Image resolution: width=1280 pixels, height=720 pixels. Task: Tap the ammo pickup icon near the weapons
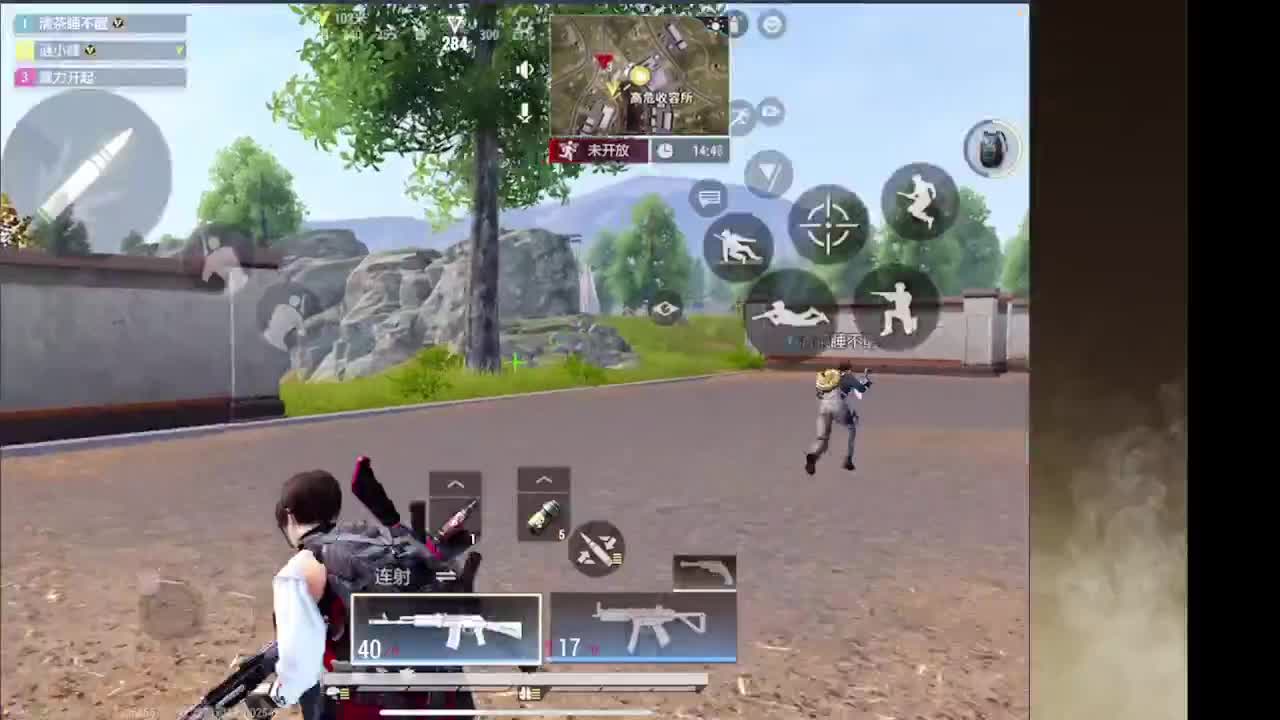(x=596, y=549)
